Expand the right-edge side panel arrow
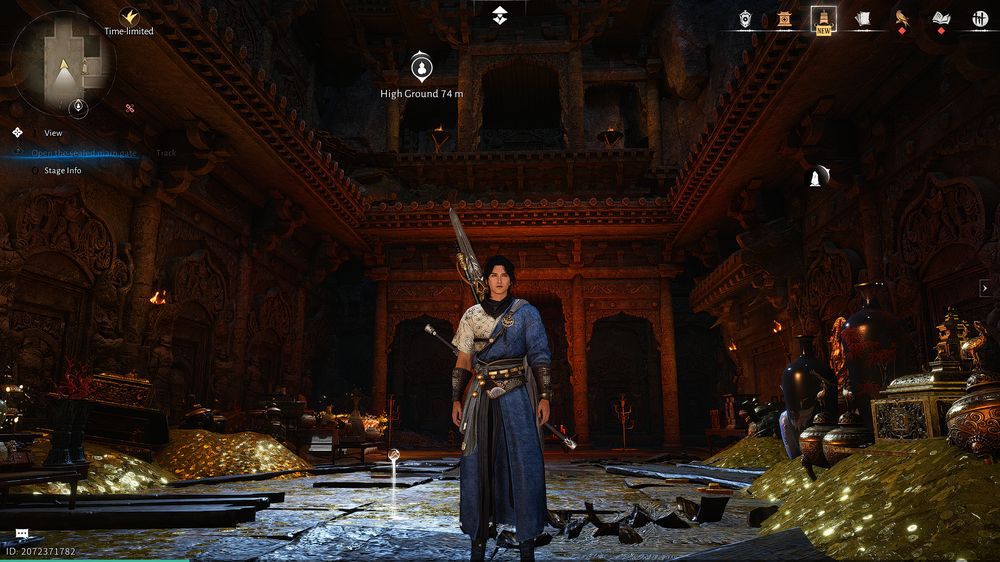The image size is (1000, 562). (986, 288)
